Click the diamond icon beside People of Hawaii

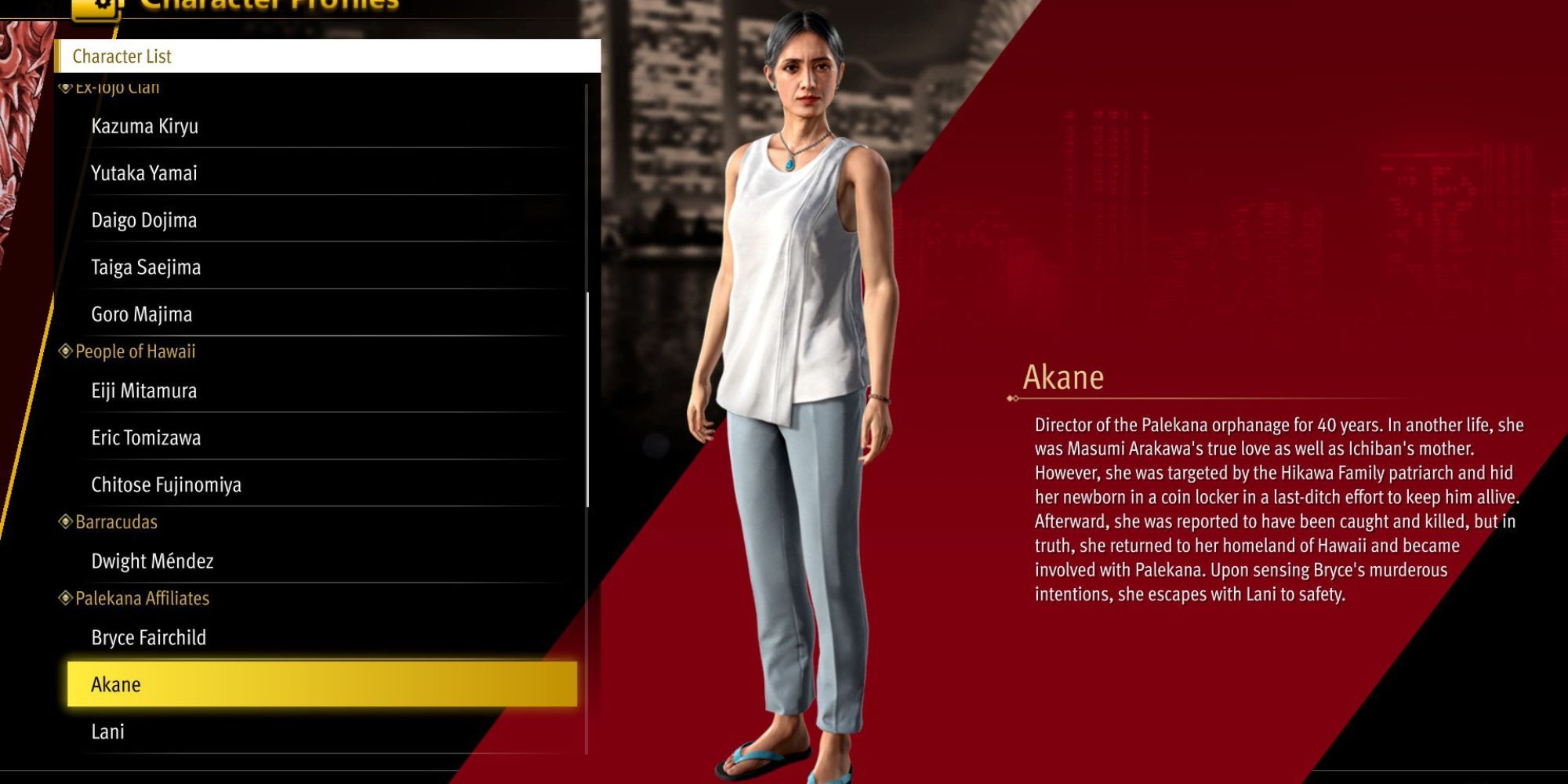coord(66,351)
